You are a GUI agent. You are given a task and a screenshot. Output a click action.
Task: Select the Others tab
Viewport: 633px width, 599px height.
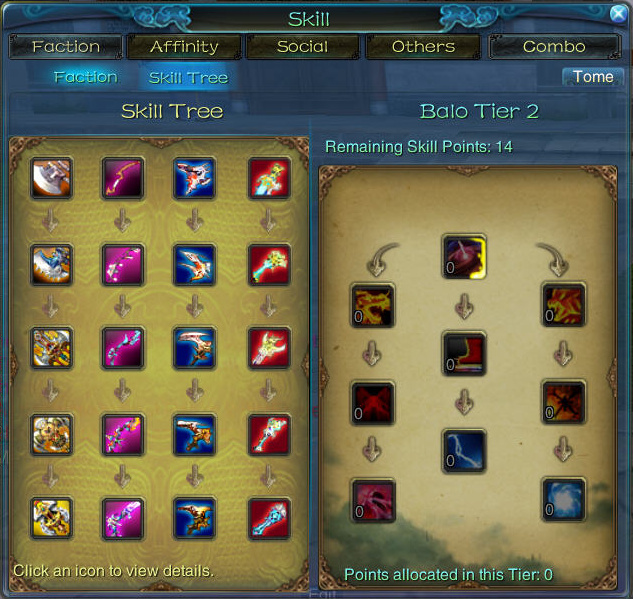pos(423,47)
